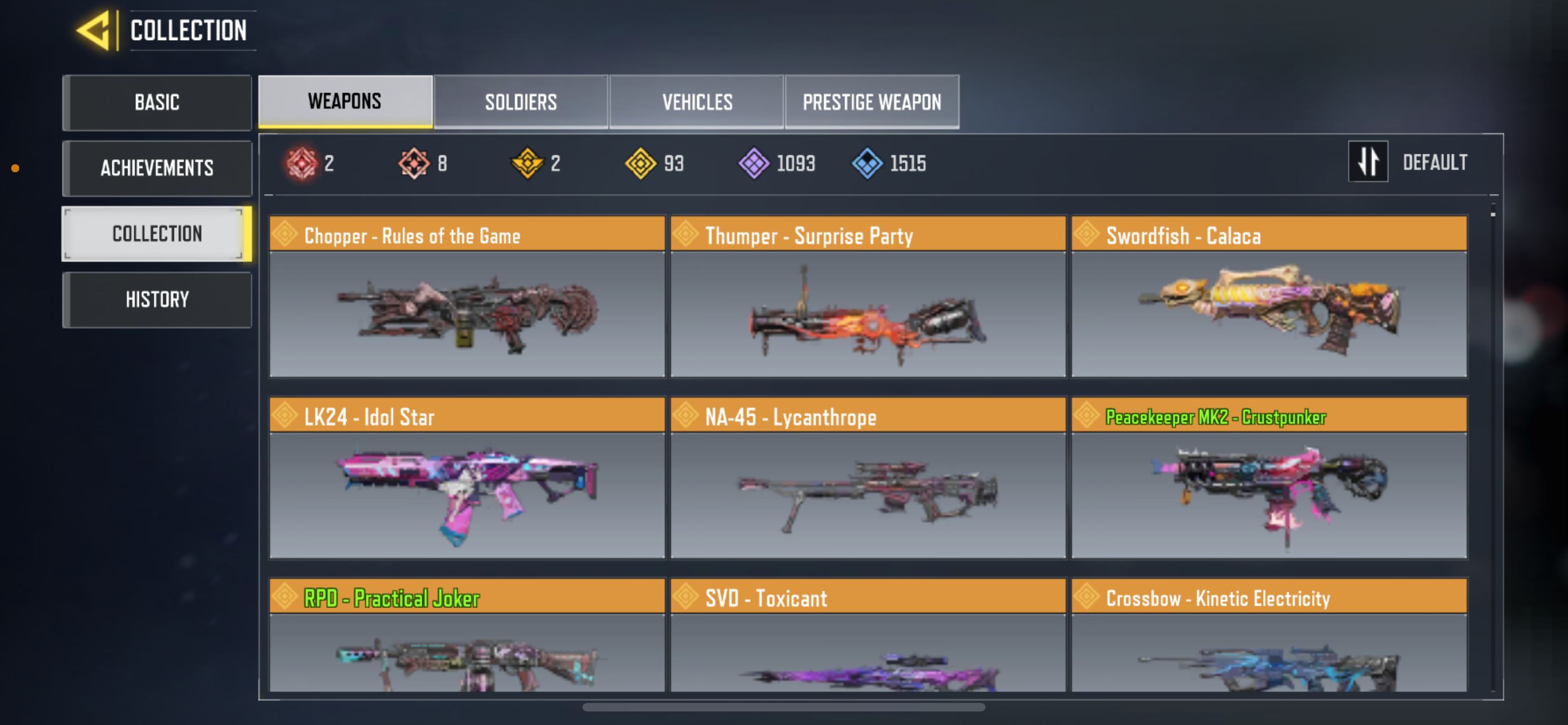Screen dimensions: 1568x725
Task: Select the yellow Epic rarity filter icon
Action: tap(642, 163)
